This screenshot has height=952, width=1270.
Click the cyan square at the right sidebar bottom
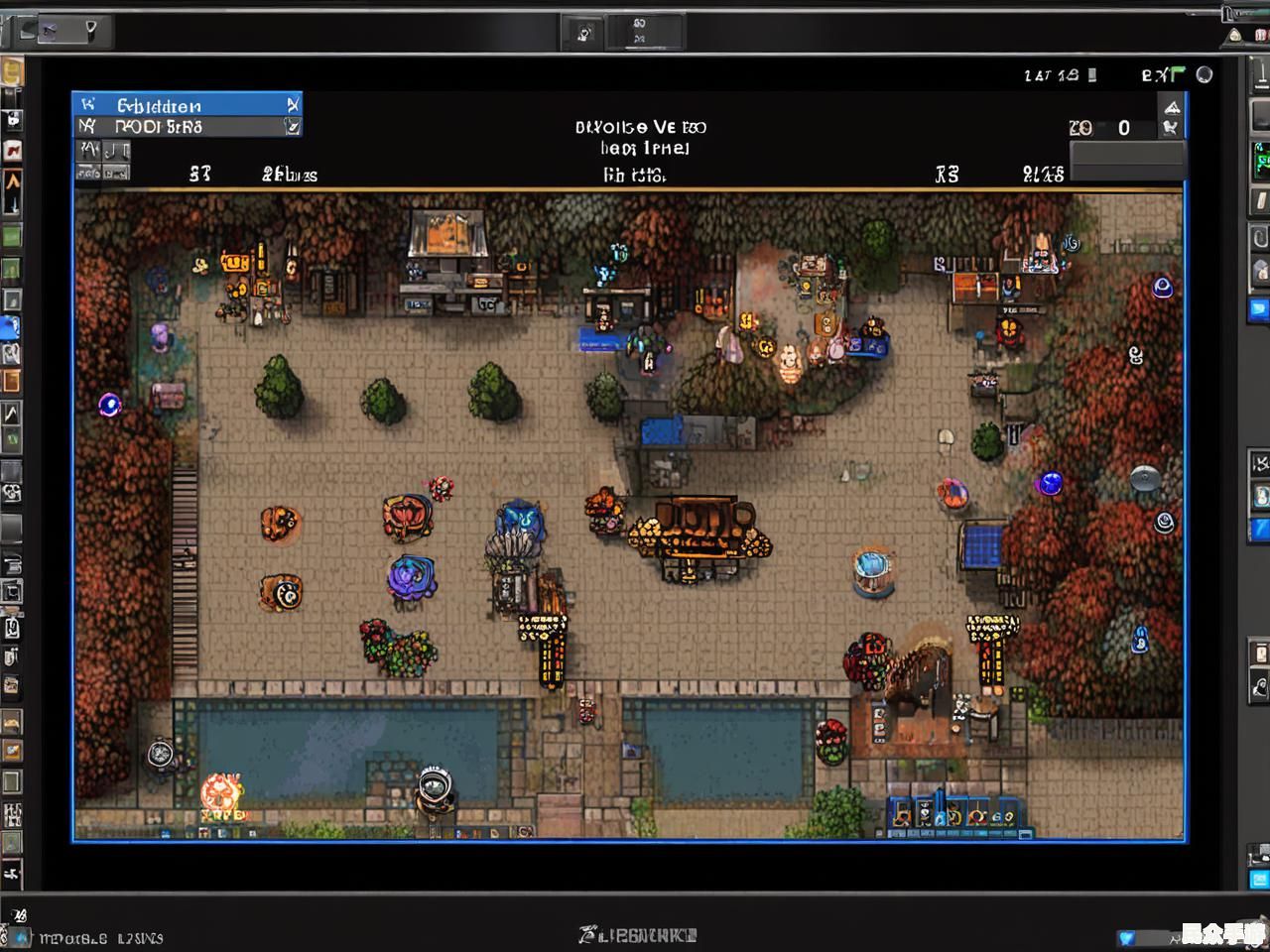coord(1259,879)
